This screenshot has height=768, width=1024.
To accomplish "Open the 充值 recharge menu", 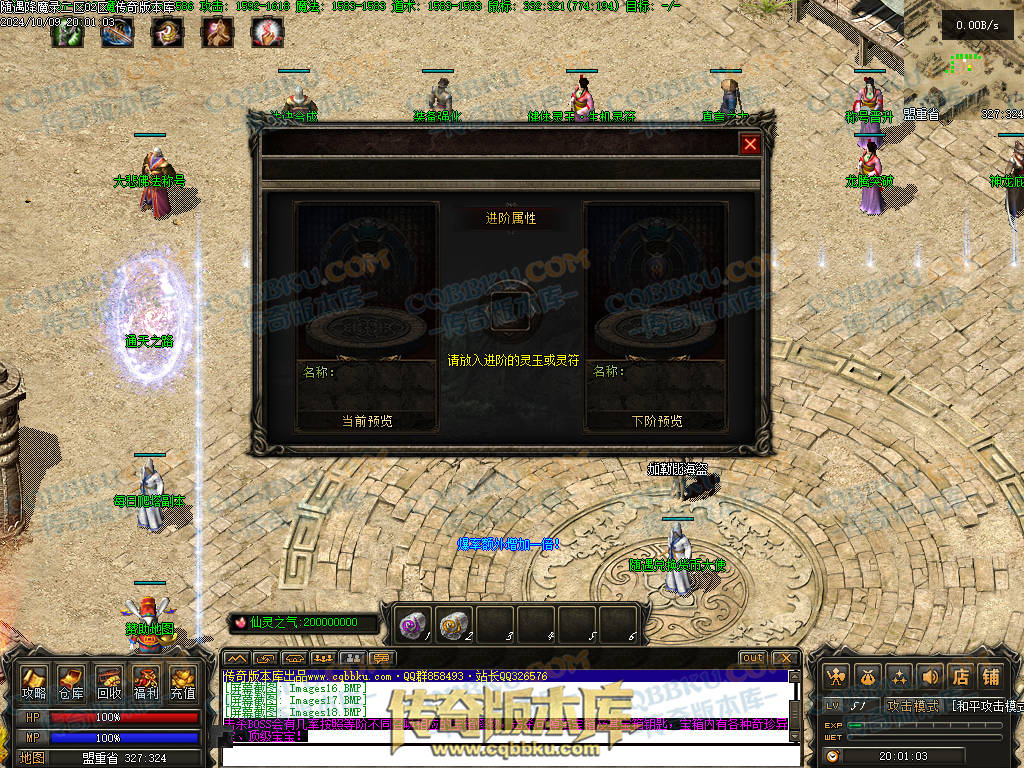I will 183,681.
